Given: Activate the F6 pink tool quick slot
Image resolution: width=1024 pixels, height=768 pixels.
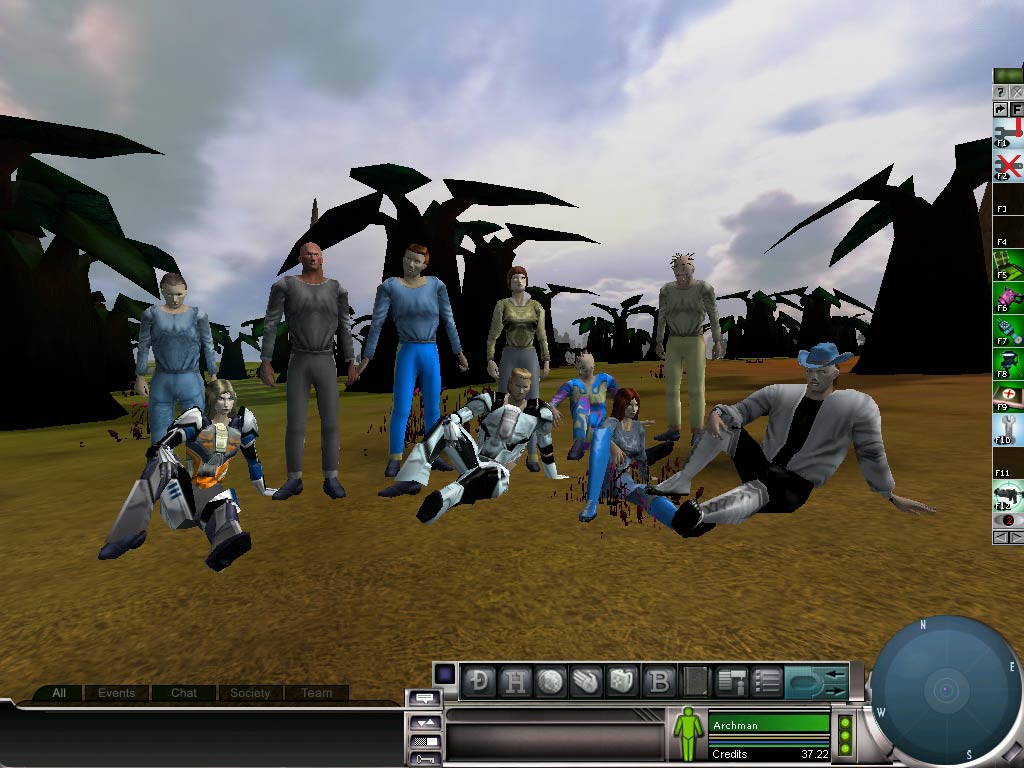Looking at the screenshot, I should pyautogui.click(x=1008, y=299).
